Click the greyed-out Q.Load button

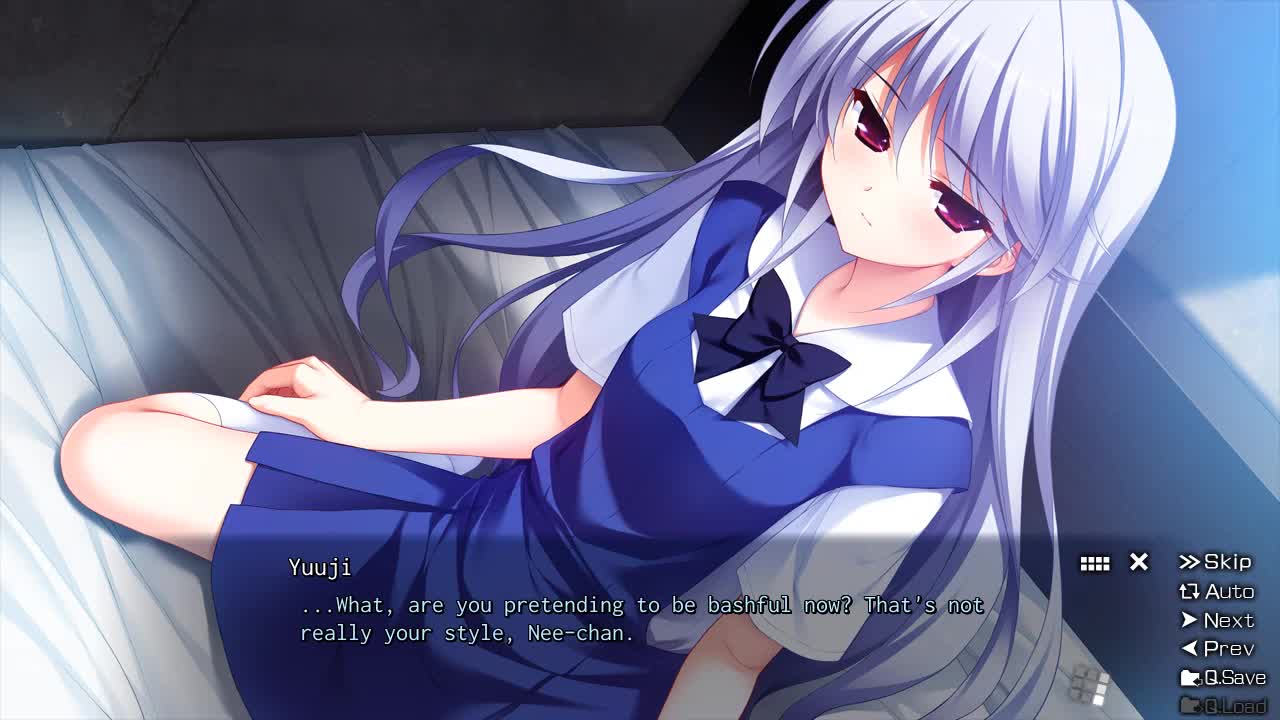(x=1223, y=705)
